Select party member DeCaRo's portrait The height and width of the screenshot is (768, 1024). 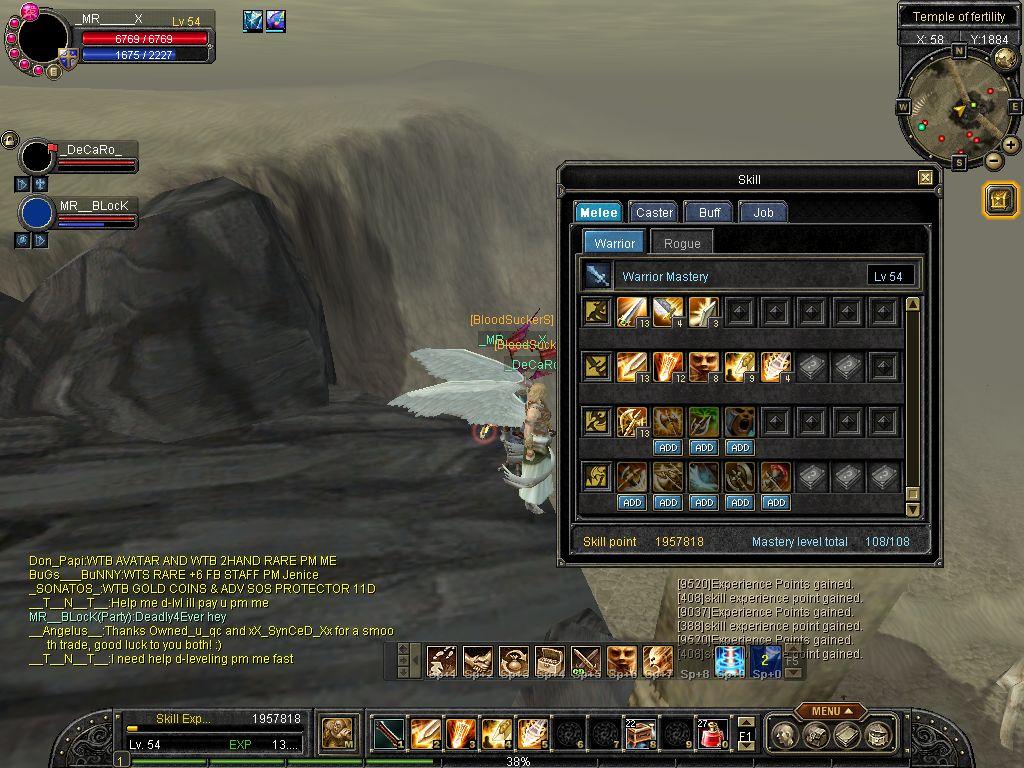[37, 157]
